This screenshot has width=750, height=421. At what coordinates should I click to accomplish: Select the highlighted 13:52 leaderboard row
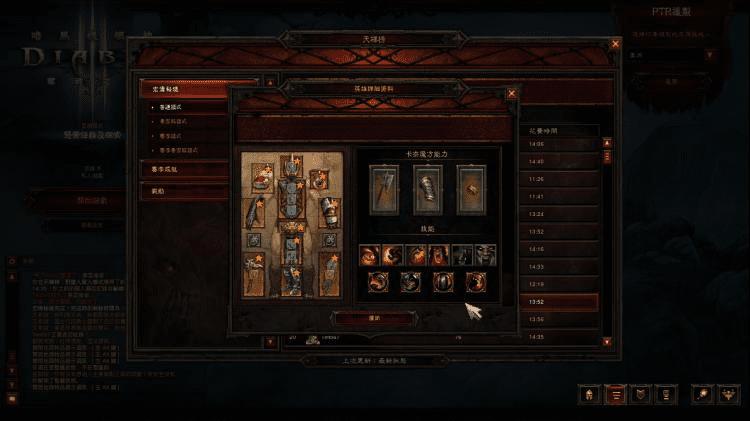[x=559, y=302]
